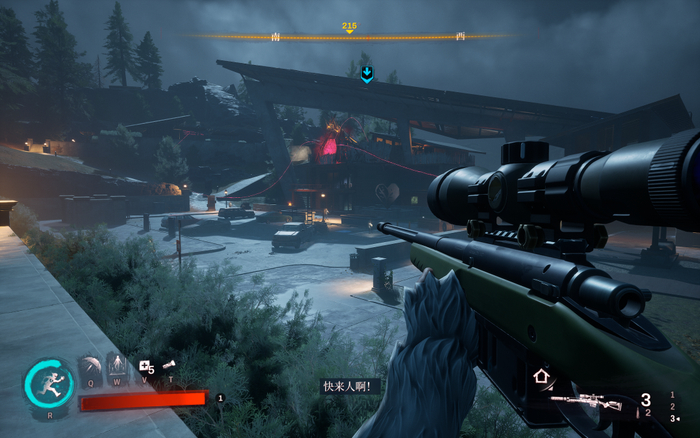Click the house icon above the weapon
Screen dimensions: 700x438
click(541, 377)
